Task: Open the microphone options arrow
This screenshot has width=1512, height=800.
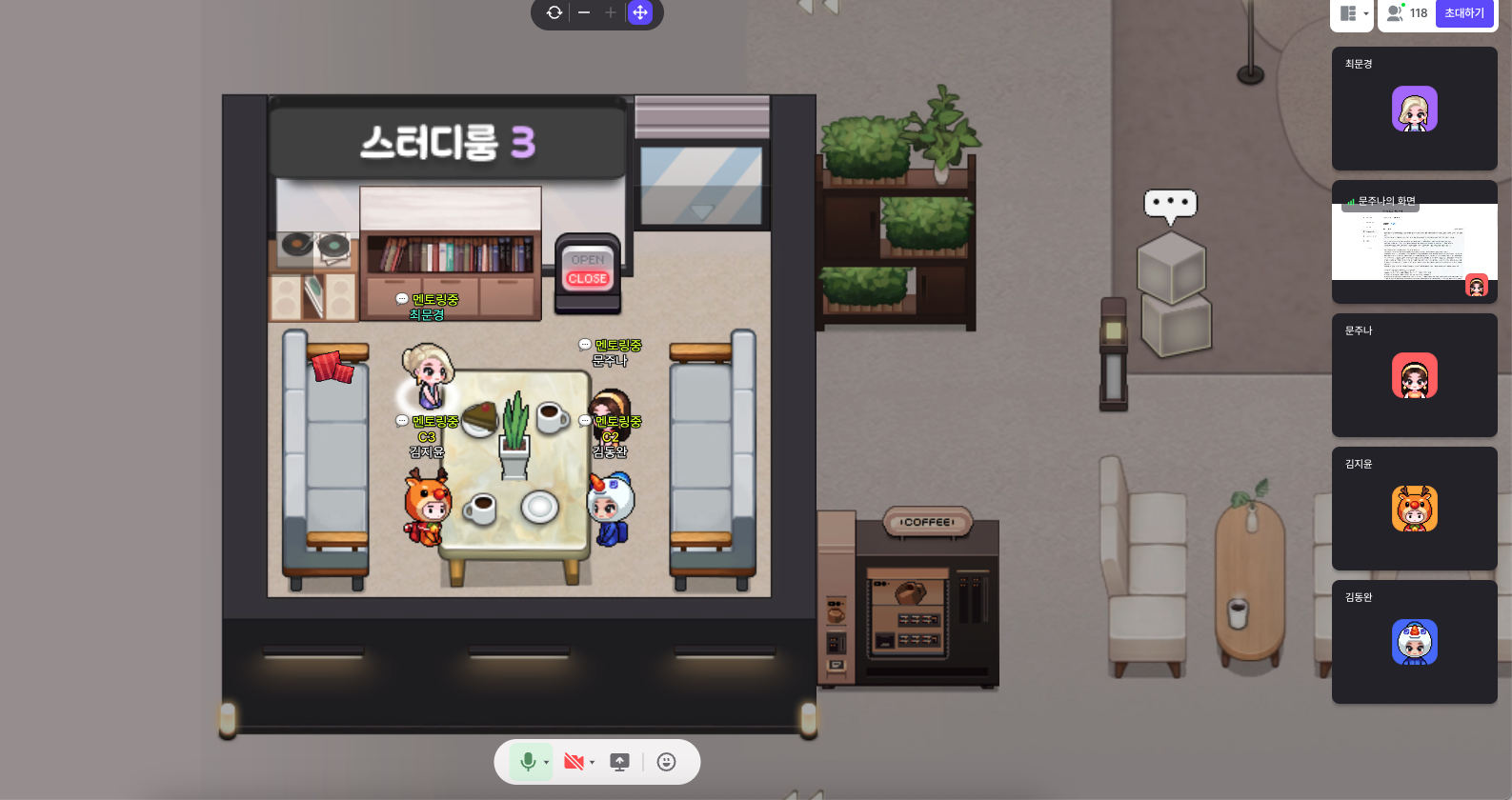Action: pos(546,763)
